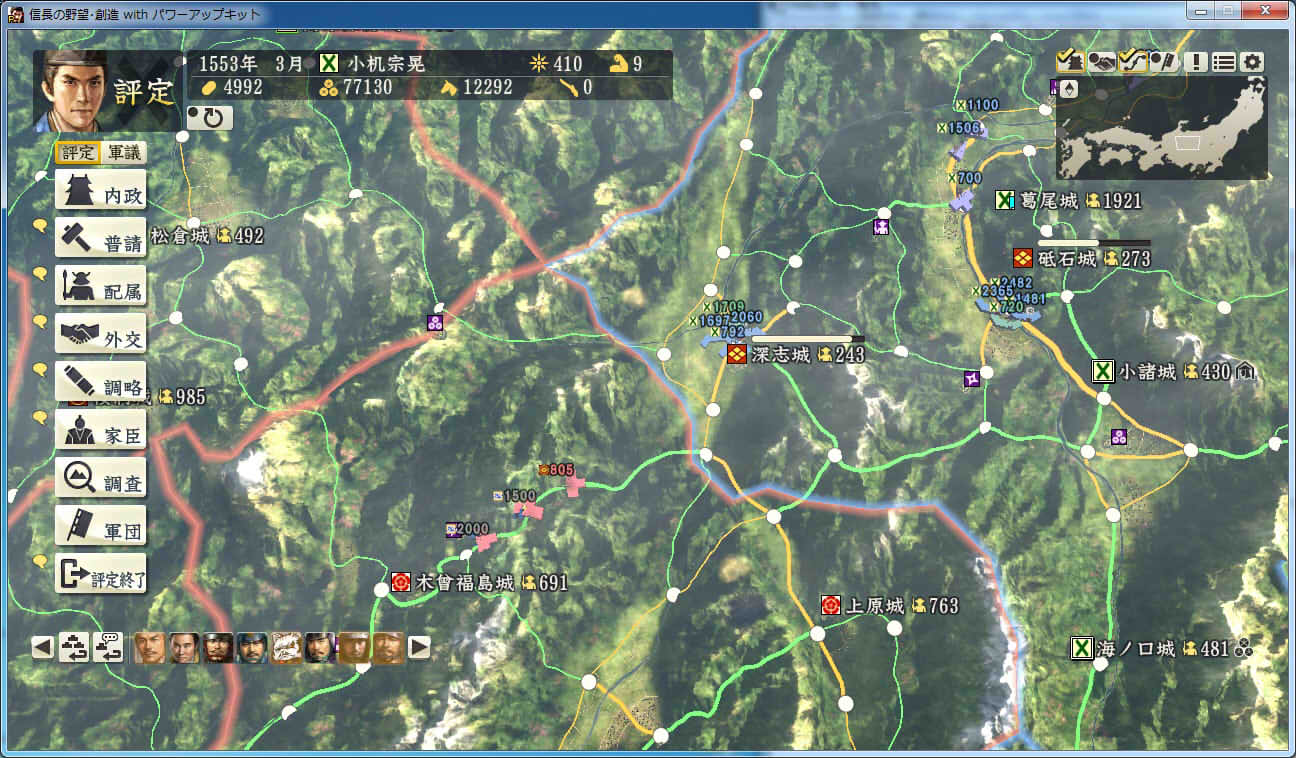Viewport: 1296px width, 758px height.
Task: Select the 評定 council tab
Action: tap(77, 153)
